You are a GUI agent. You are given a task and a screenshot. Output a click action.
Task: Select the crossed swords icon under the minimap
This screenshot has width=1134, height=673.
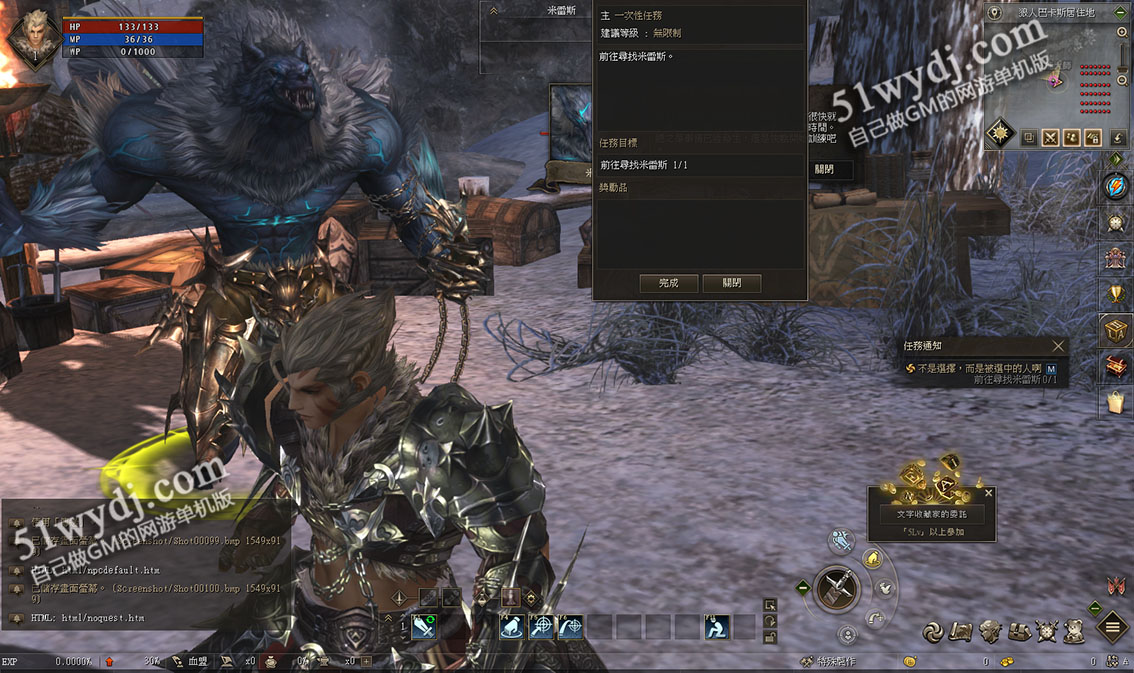(1050, 138)
